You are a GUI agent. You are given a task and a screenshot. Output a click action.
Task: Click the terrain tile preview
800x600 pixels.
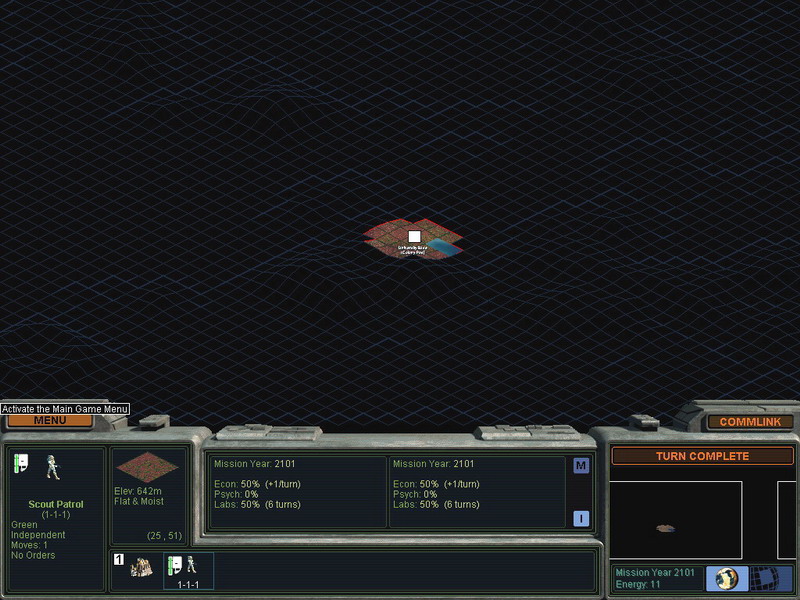(147, 467)
